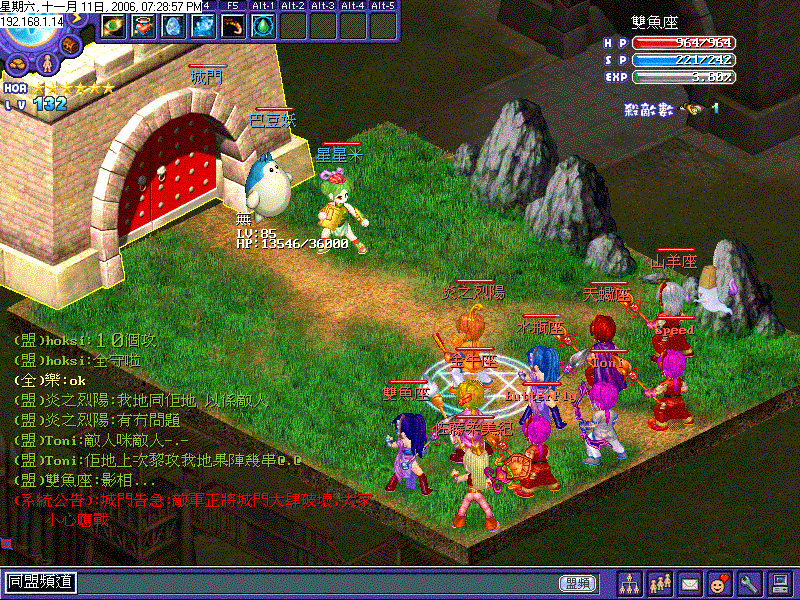Open the smiley heart friends icon

pyautogui.click(x=720, y=582)
